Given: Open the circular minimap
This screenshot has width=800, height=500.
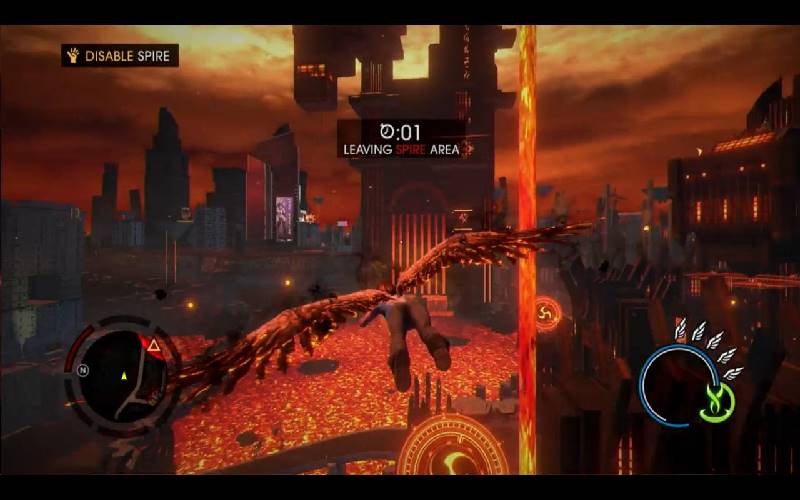Looking at the screenshot, I should tap(124, 375).
